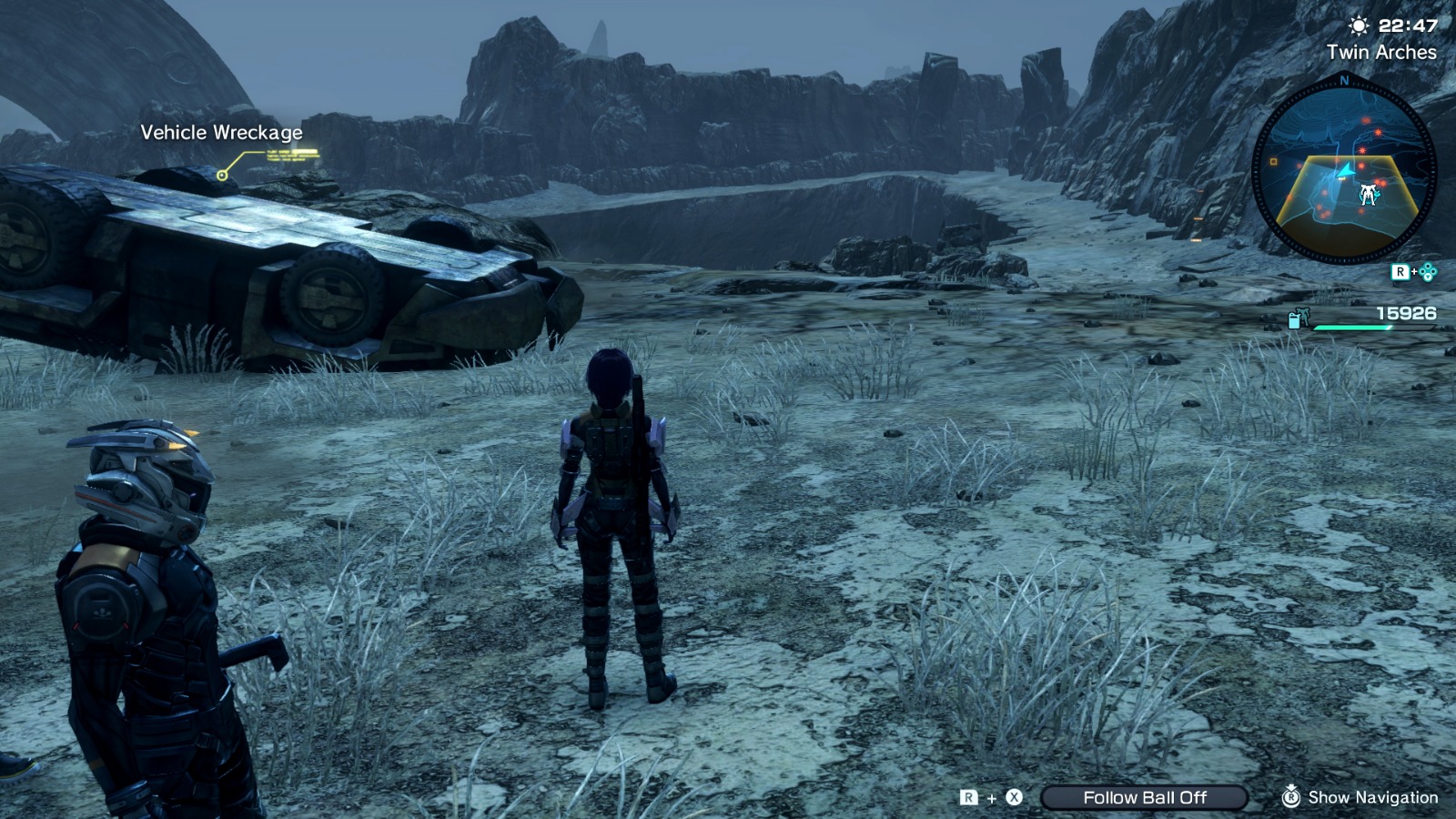Select the jerry can fuel icon

(x=1294, y=320)
